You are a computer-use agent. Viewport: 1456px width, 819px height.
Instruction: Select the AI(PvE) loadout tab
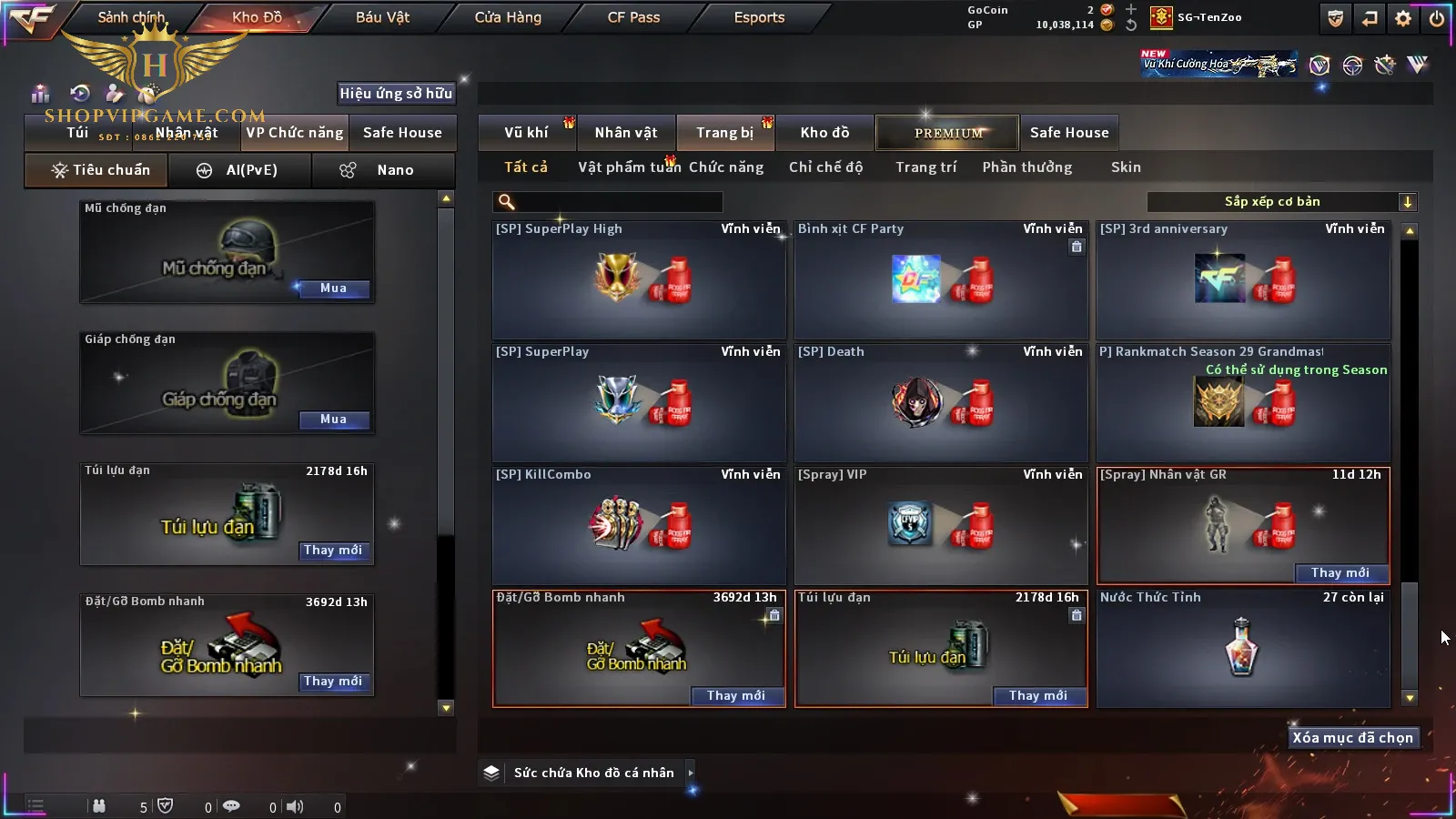239,170
